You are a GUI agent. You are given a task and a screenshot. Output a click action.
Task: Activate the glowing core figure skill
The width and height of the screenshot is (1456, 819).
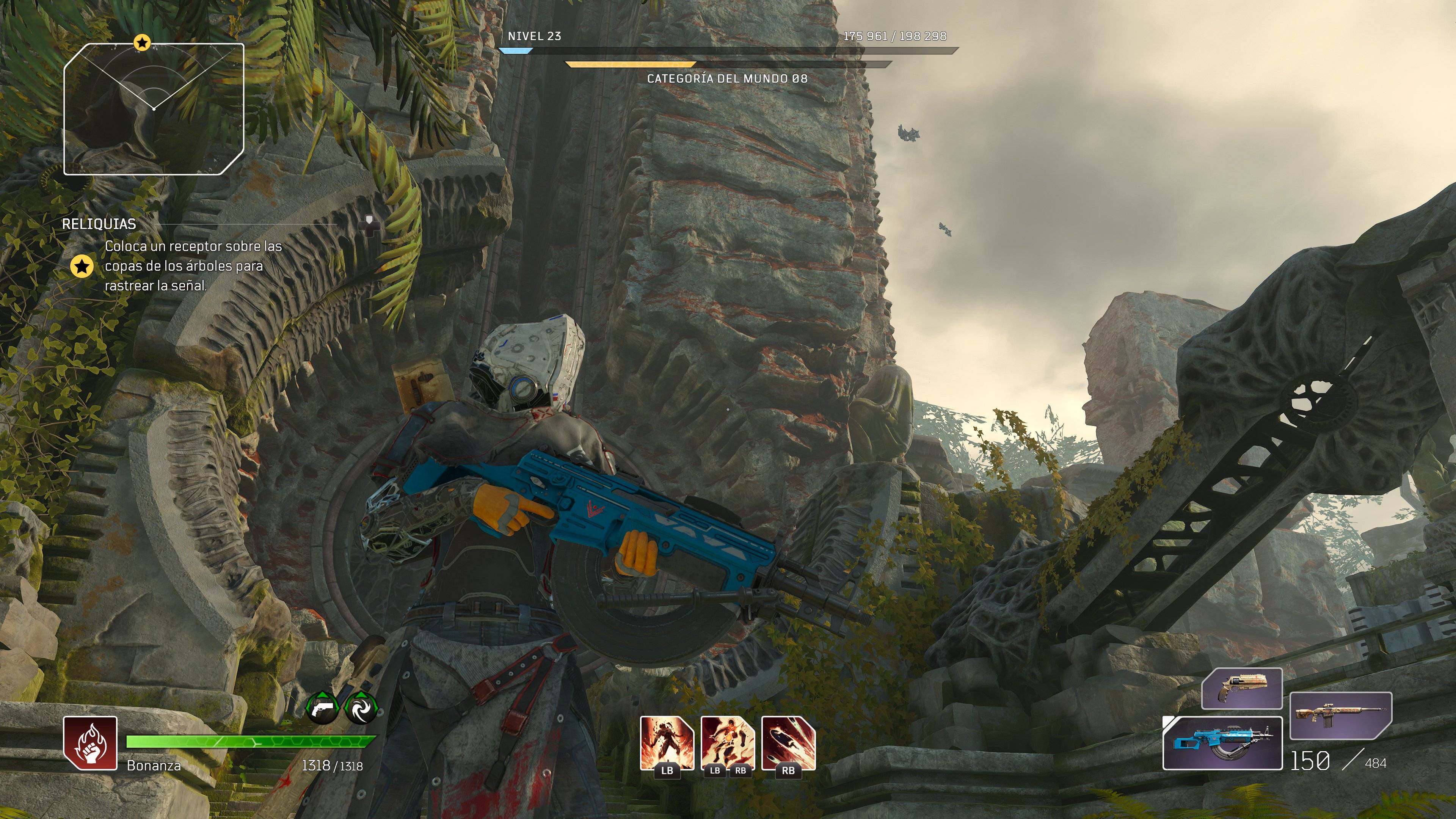[728, 743]
